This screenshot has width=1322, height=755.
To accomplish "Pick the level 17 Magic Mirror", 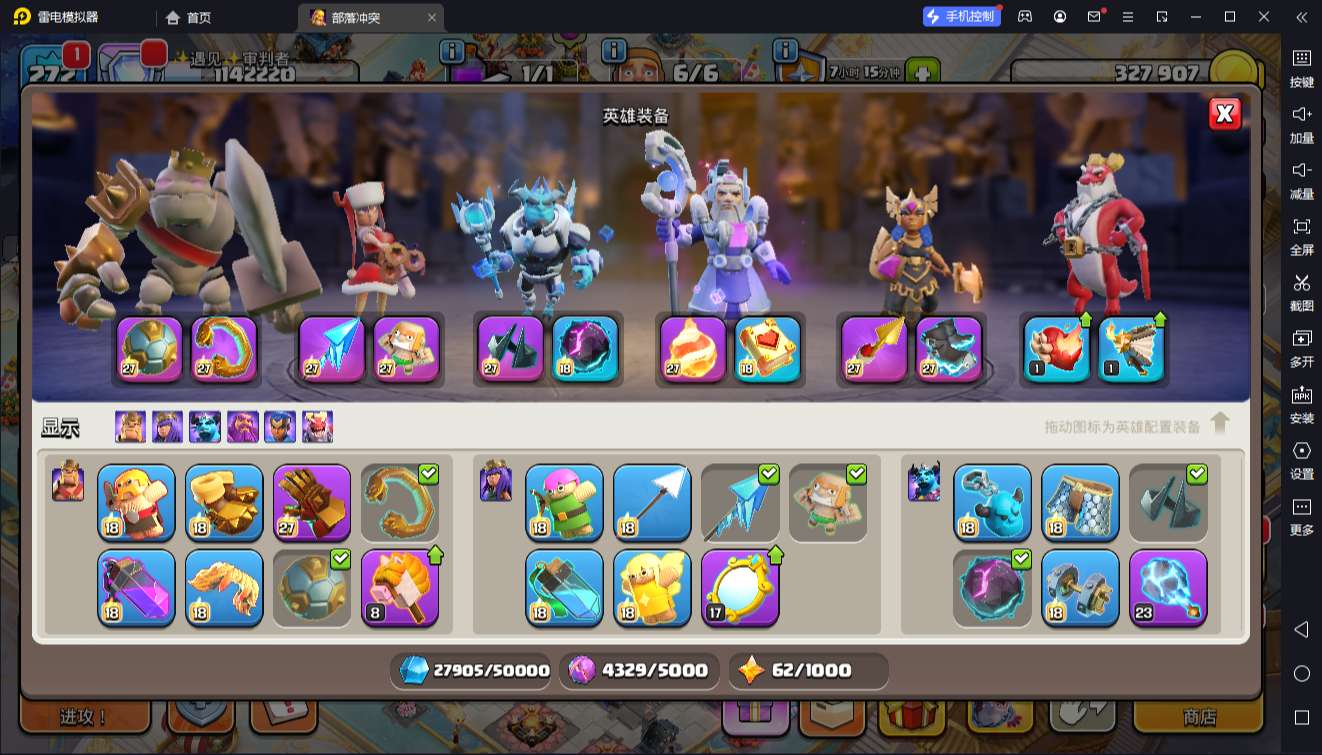I will pyautogui.click(x=740, y=588).
